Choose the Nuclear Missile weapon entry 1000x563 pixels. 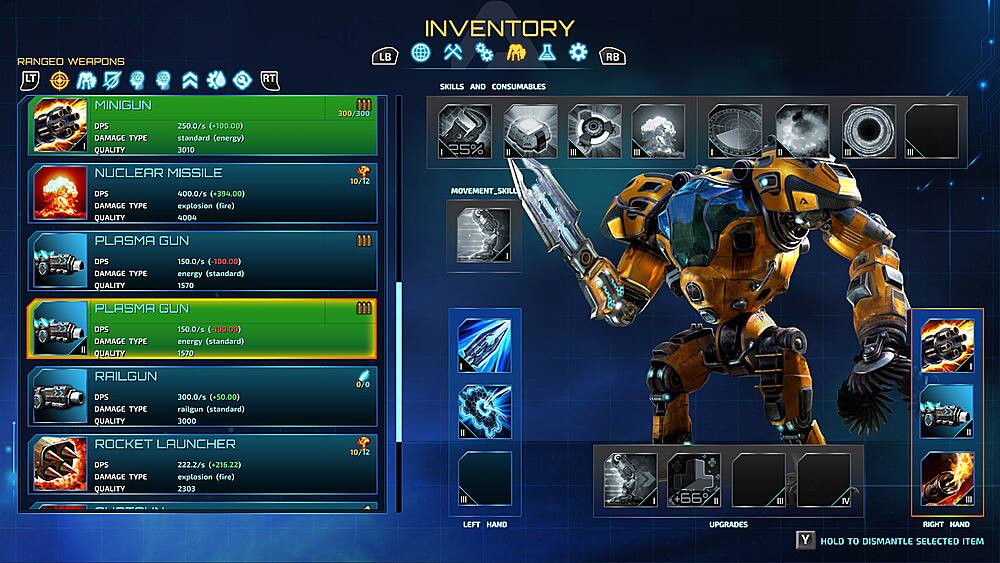pyautogui.click(x=202, y=193)
